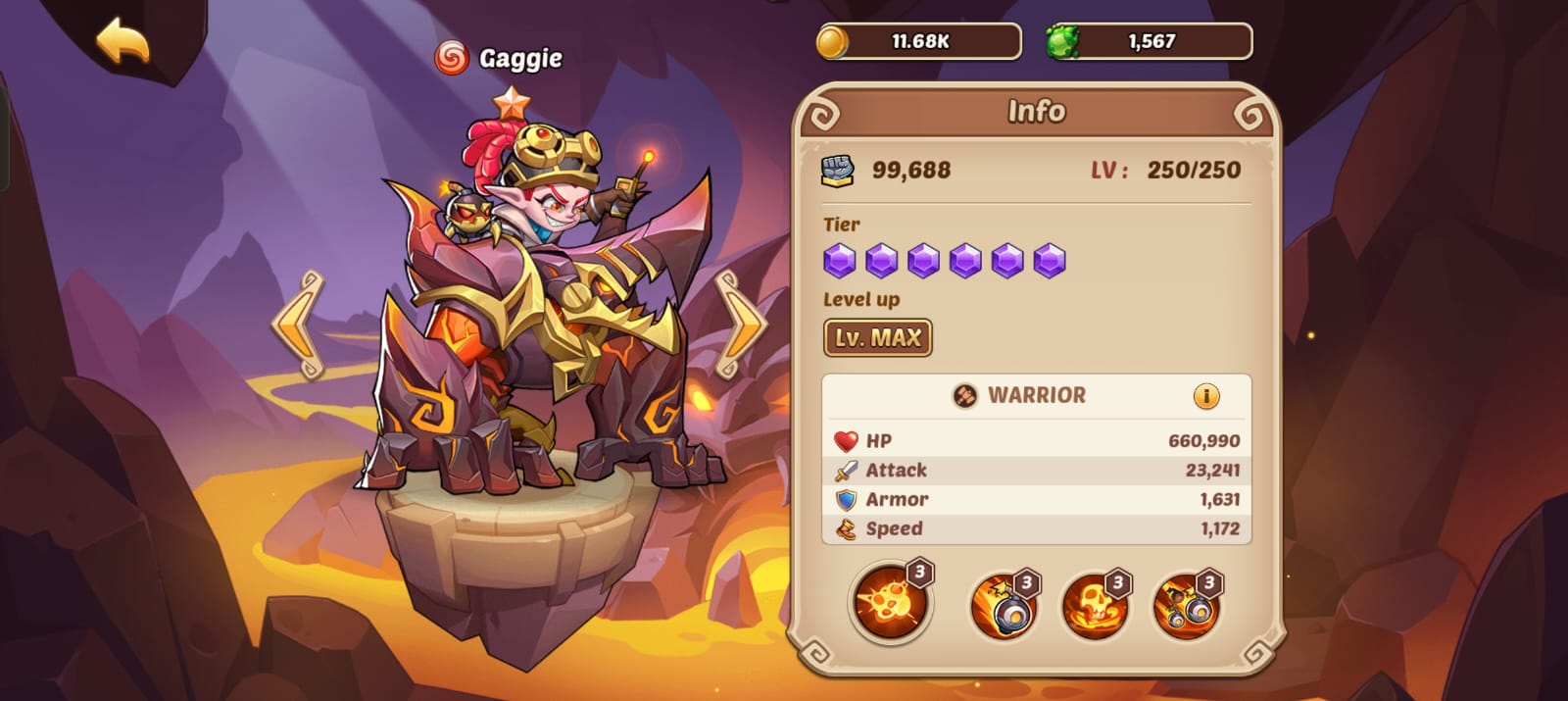
Task: View the twin bombs passive skill
Action: pos(1187,606)
